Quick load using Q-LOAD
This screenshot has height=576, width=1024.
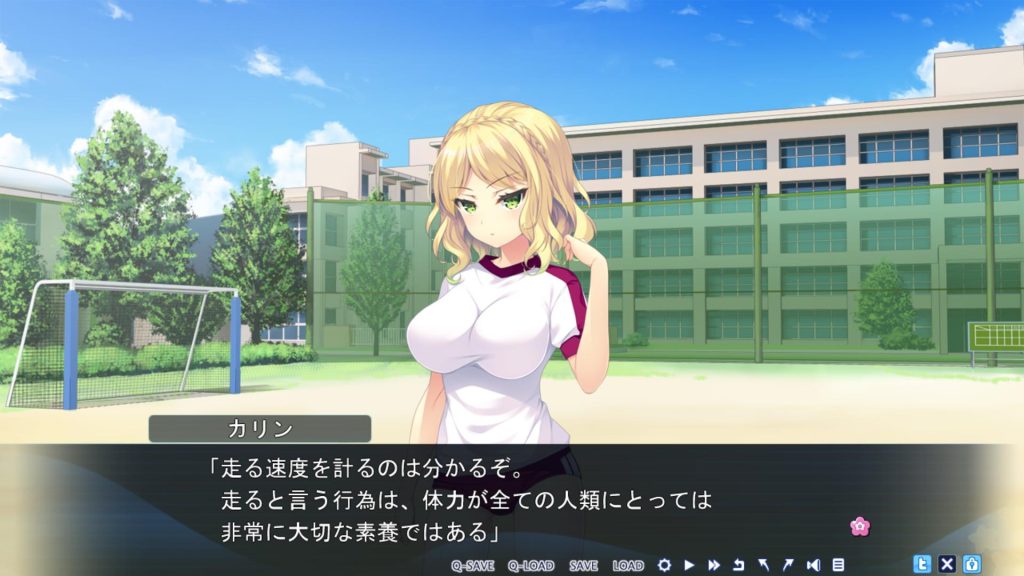530,565
